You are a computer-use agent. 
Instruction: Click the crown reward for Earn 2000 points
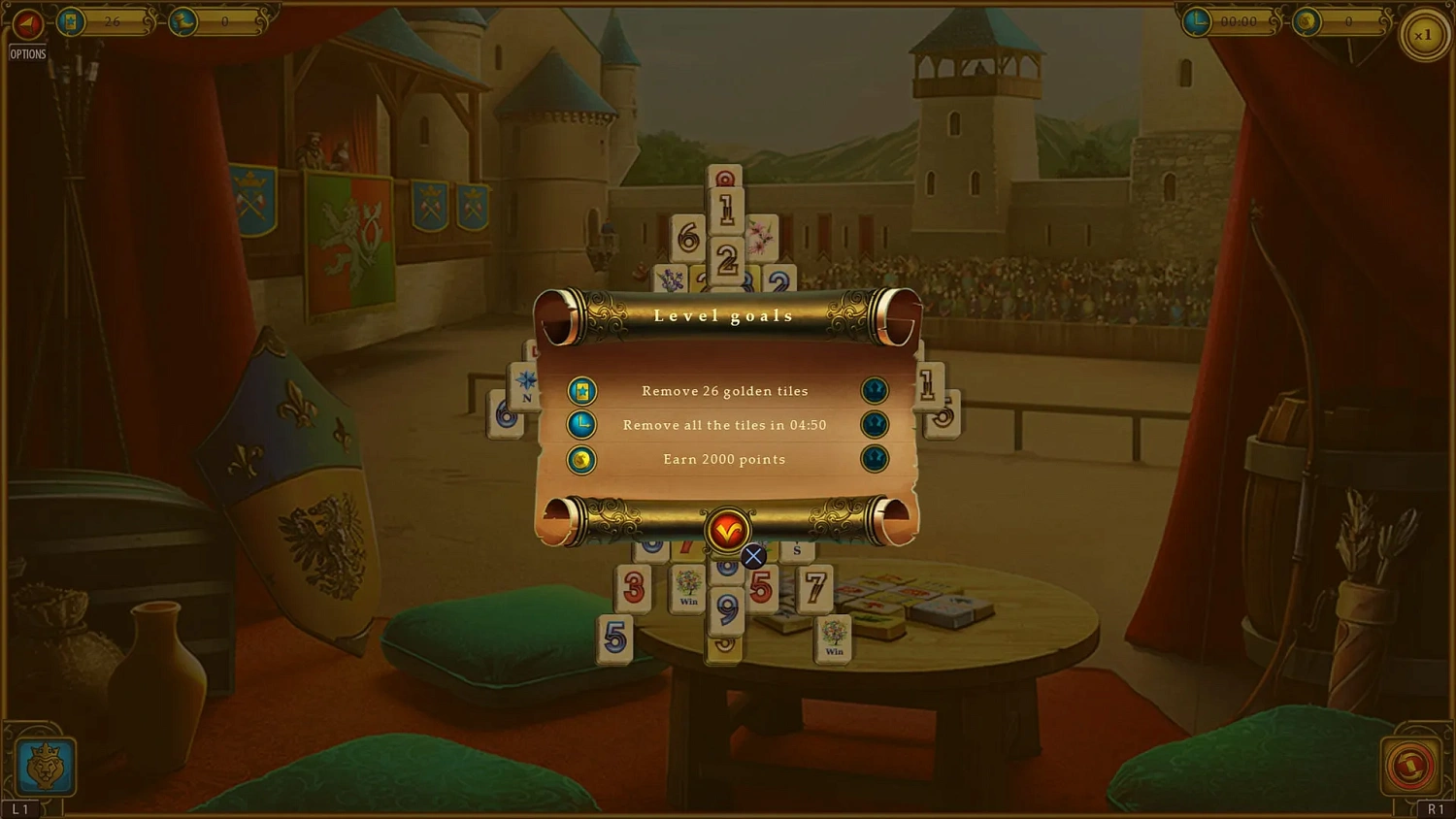pyautogui.click(x=874, y=460)
